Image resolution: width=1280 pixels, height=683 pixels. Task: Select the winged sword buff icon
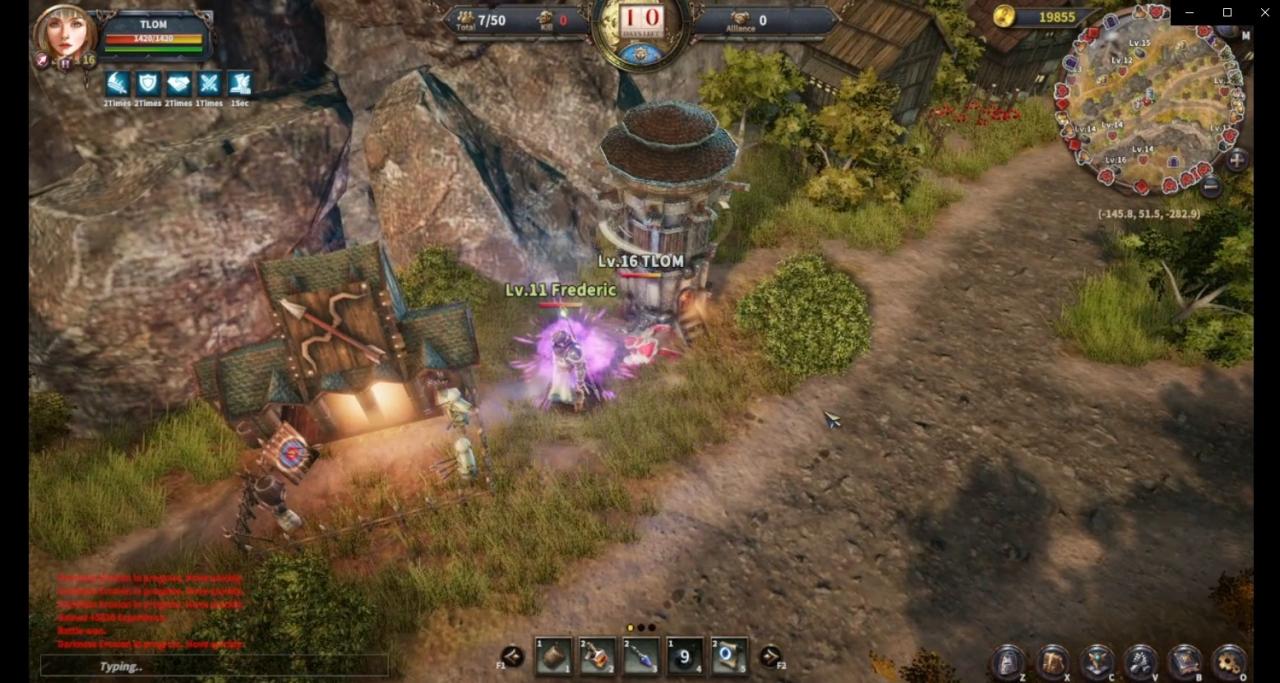[x=118, y=84]
